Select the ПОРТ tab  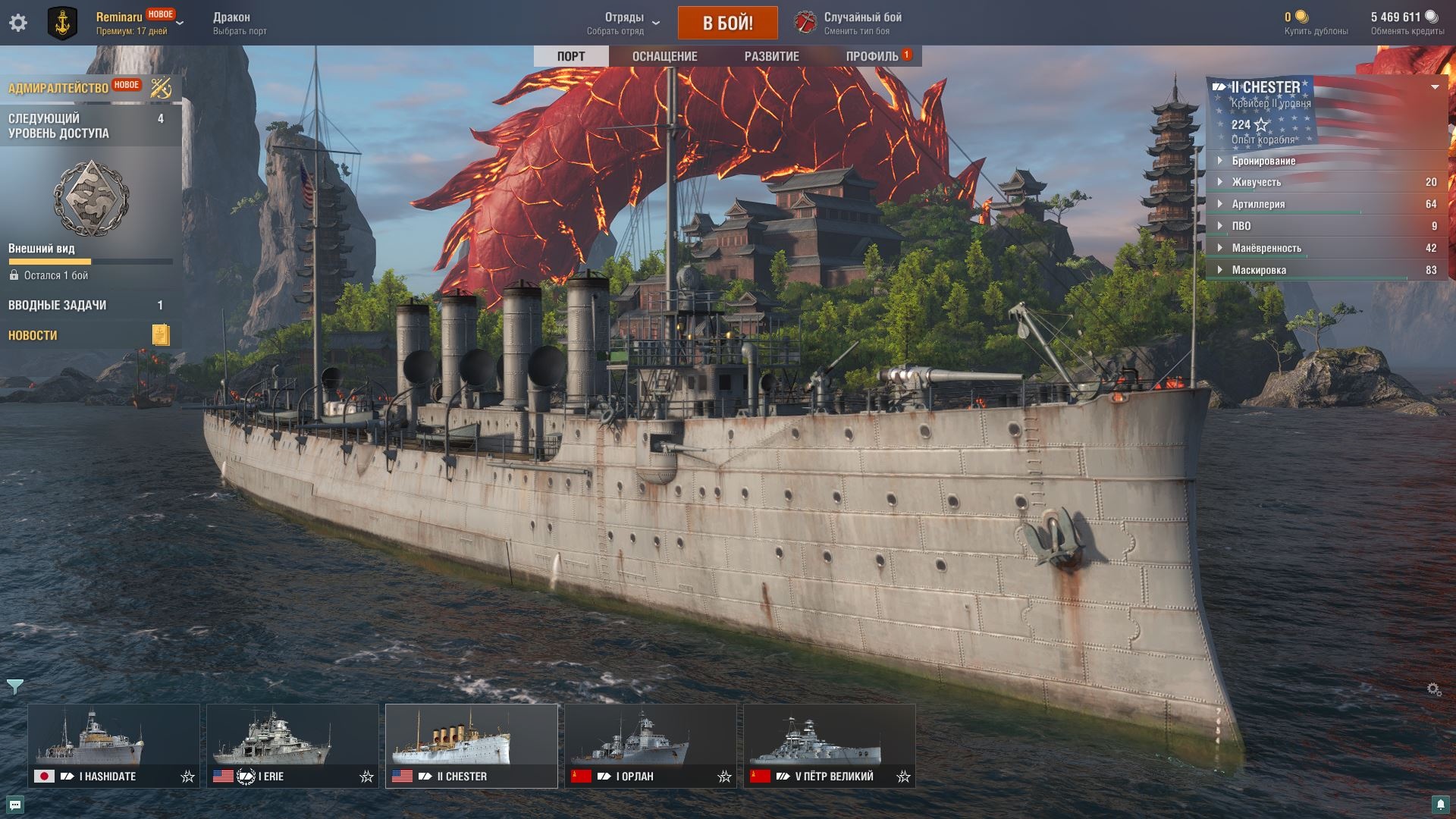(570, 56)
